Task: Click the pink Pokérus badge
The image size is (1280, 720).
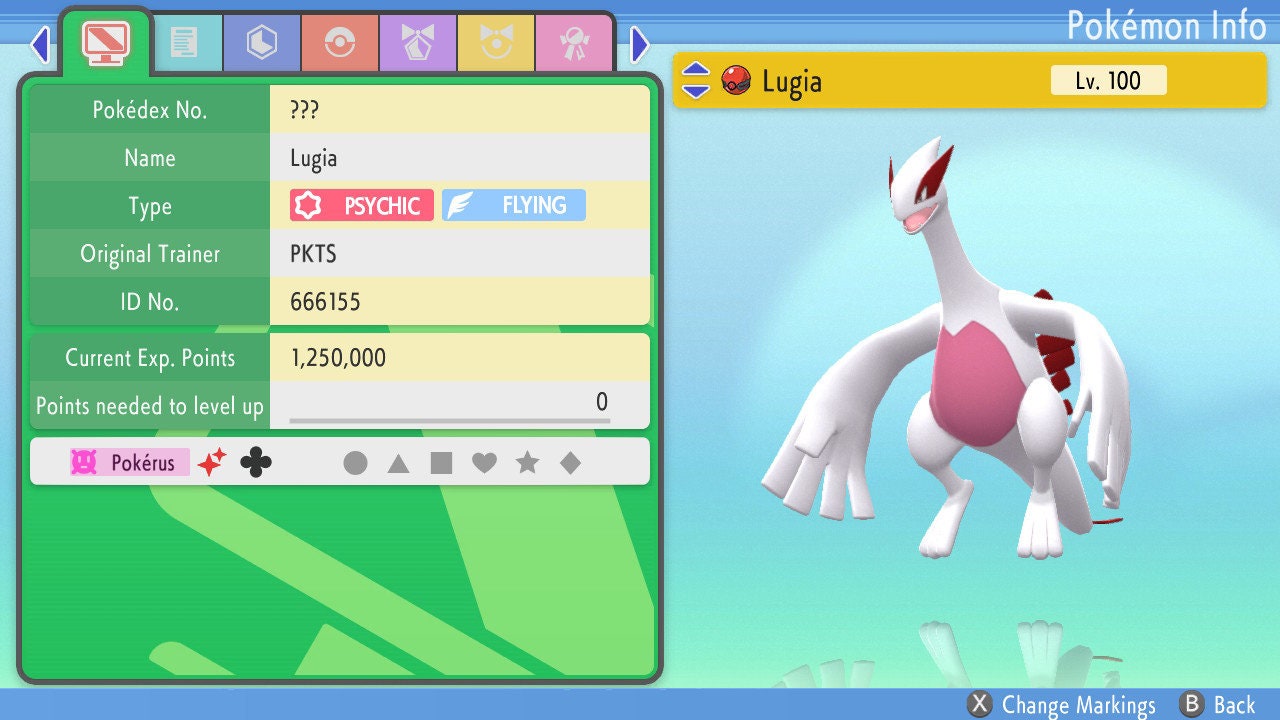Action: pyautogui.click(x=129, y=463)
